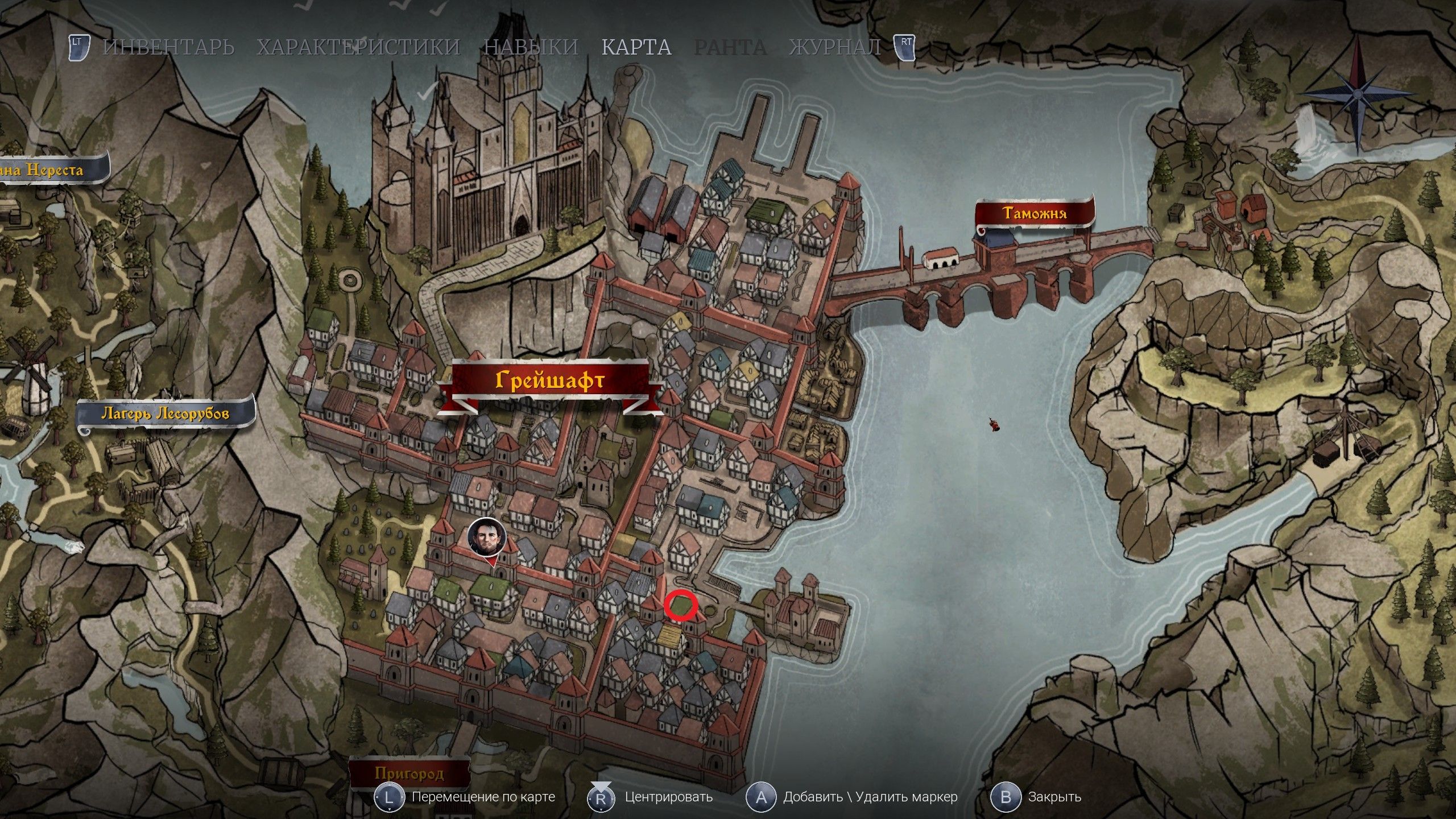This screenshot has width=1456, height=819.
Task: Click the player portrait map marker
Action: pos(487,537)
